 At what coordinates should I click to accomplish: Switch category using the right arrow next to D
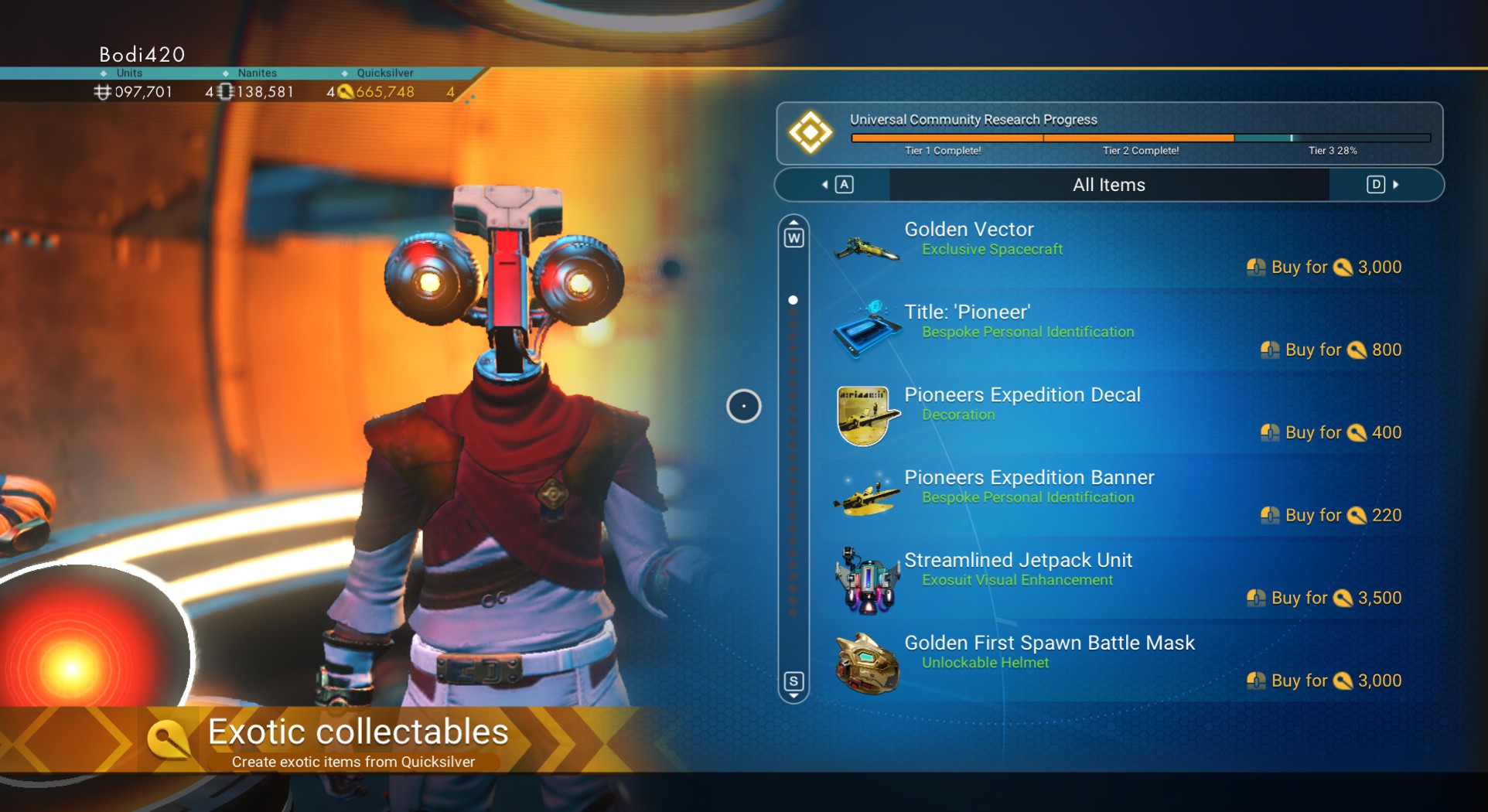pos(1395,185)
